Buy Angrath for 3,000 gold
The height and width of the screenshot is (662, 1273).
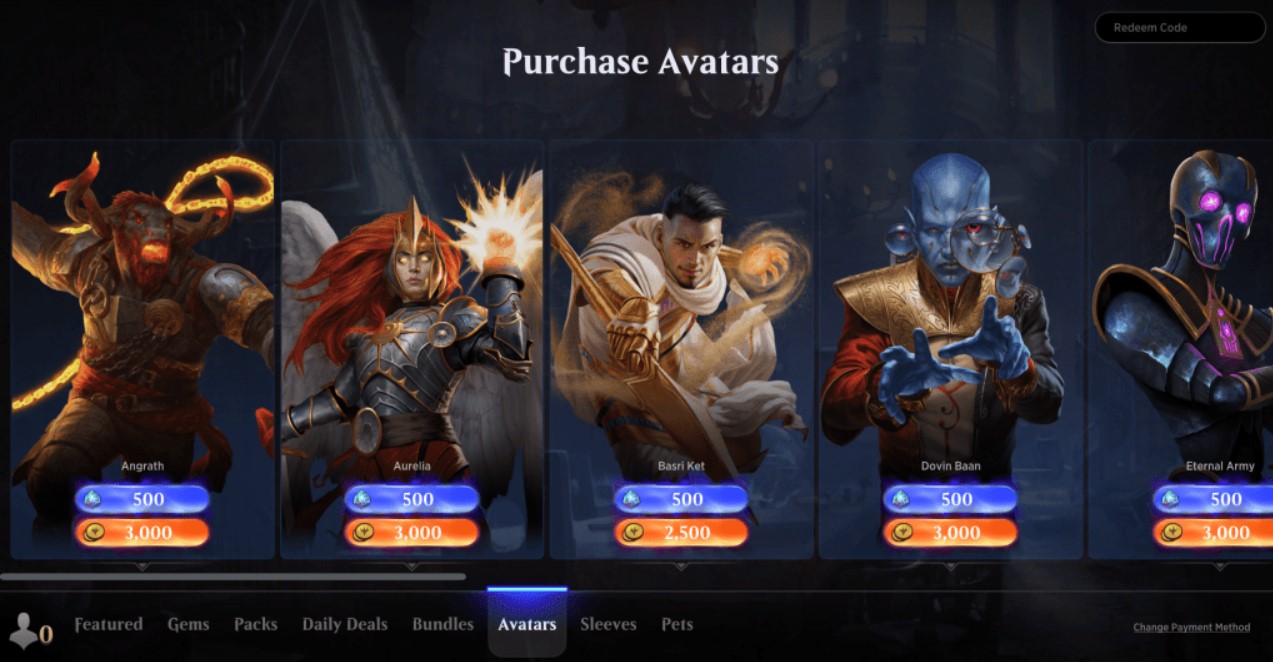coord(142,533)
